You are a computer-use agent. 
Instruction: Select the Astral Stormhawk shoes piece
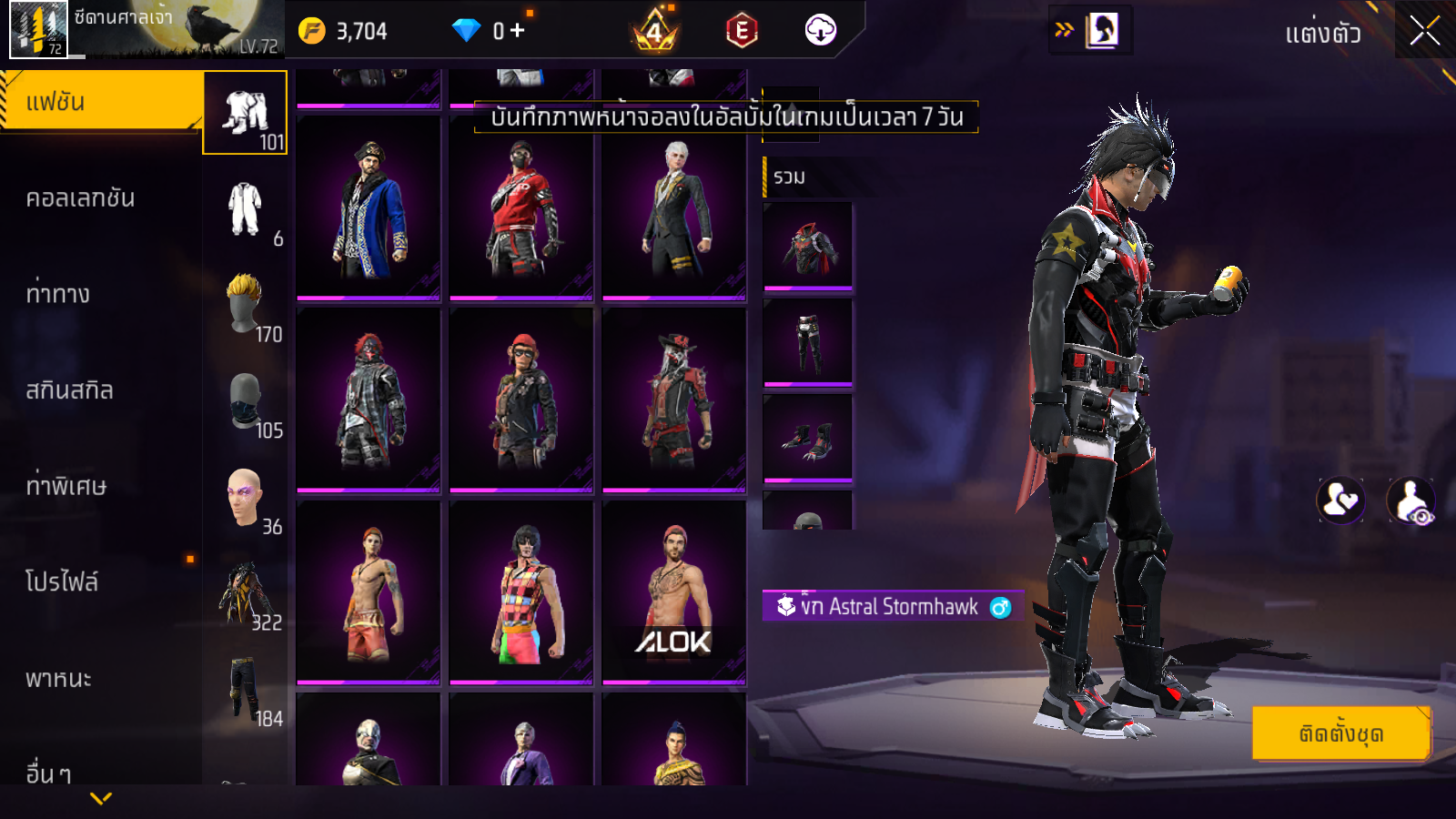808,439
